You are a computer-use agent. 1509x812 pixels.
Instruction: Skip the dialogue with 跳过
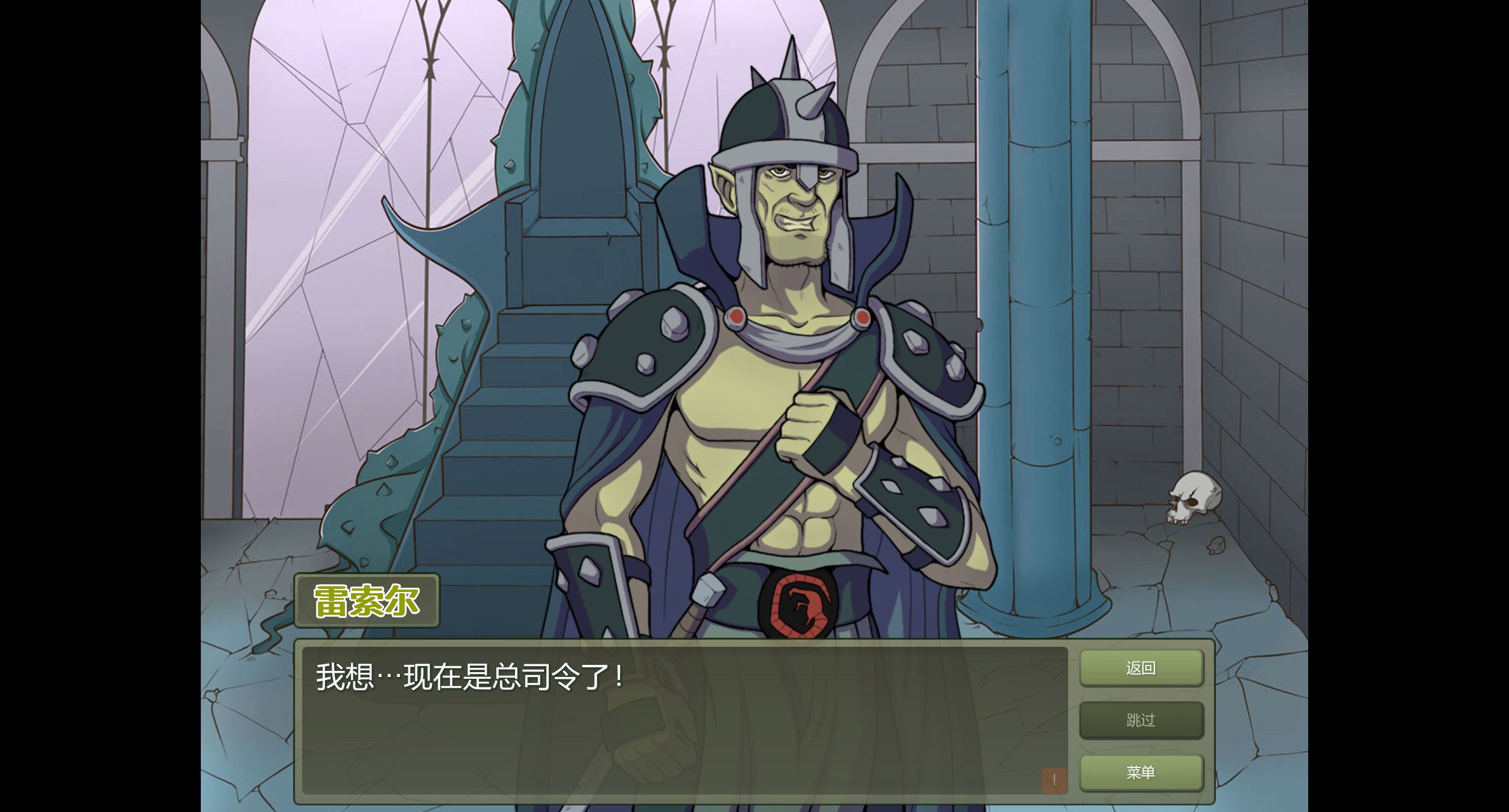[x=1140, y=720]
